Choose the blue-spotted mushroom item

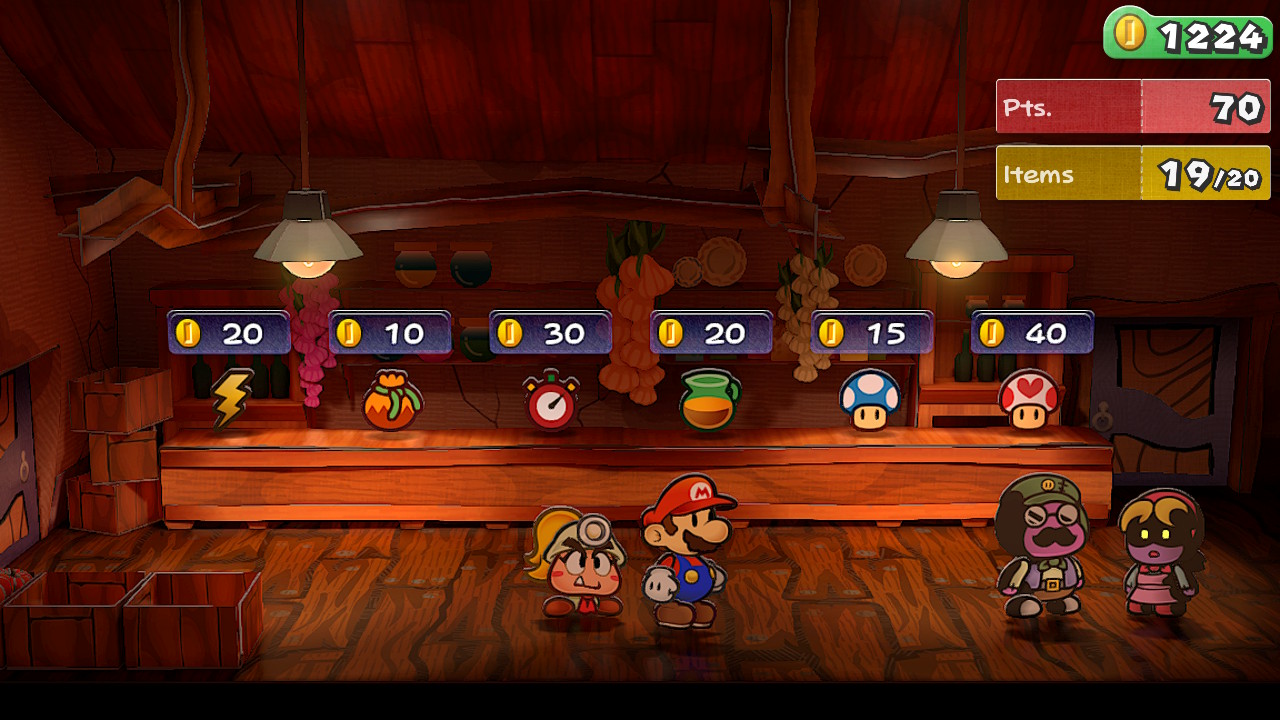tap(870, 400)
